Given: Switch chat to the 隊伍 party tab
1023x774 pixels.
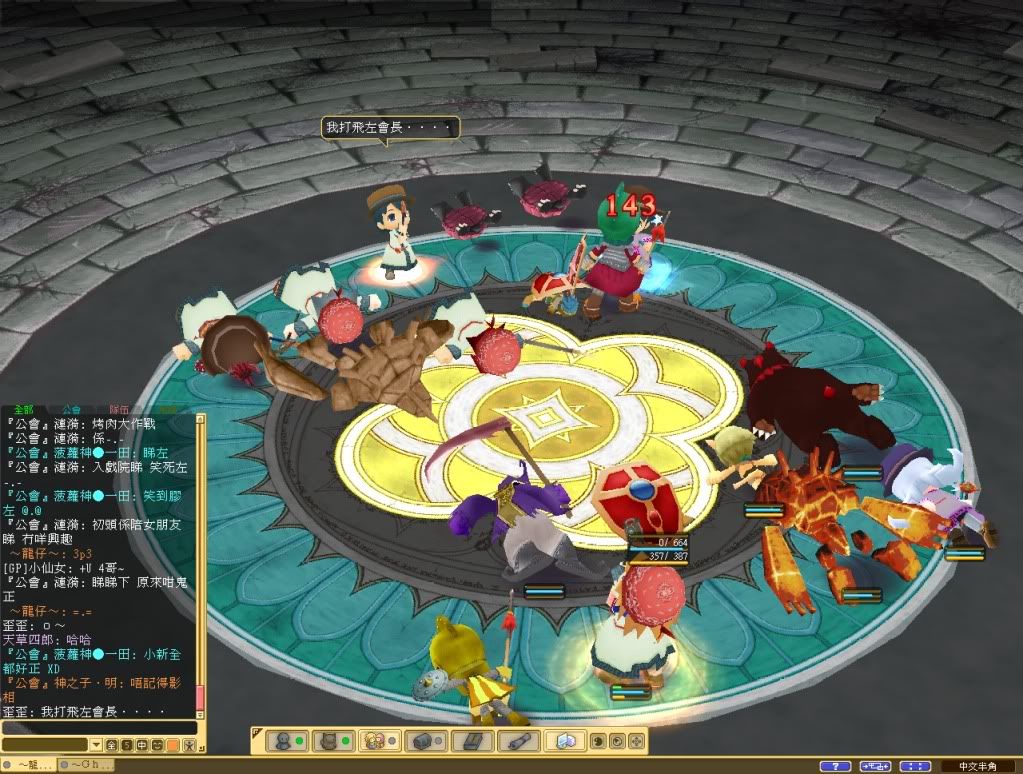Looking at the screenshot, I should point(119,409).
